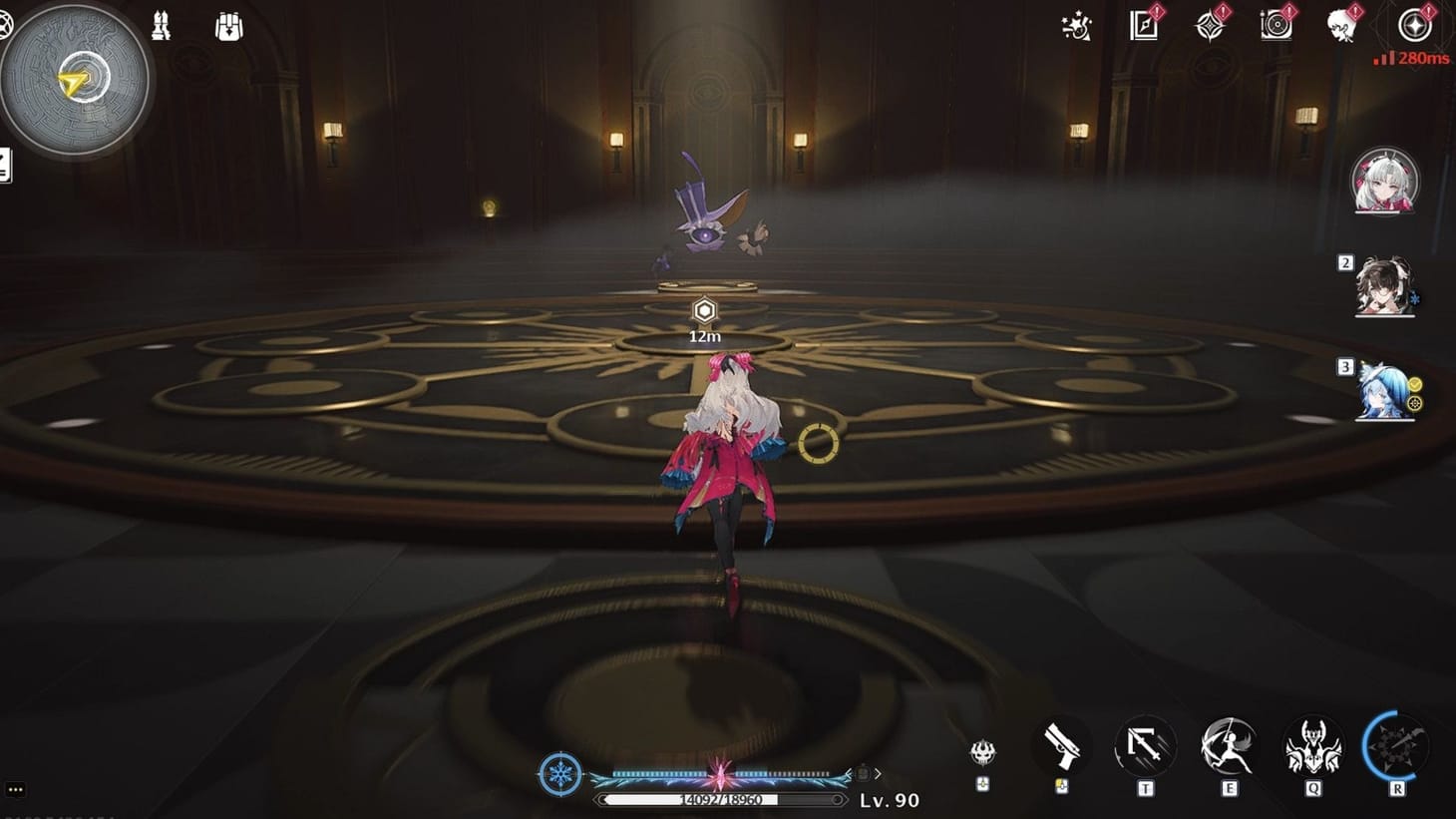The height and width of the screenshot is (819, 1456).
Task: Use the utility skill bound to T
Action: pyautogui.click(x=1145, y=745)
